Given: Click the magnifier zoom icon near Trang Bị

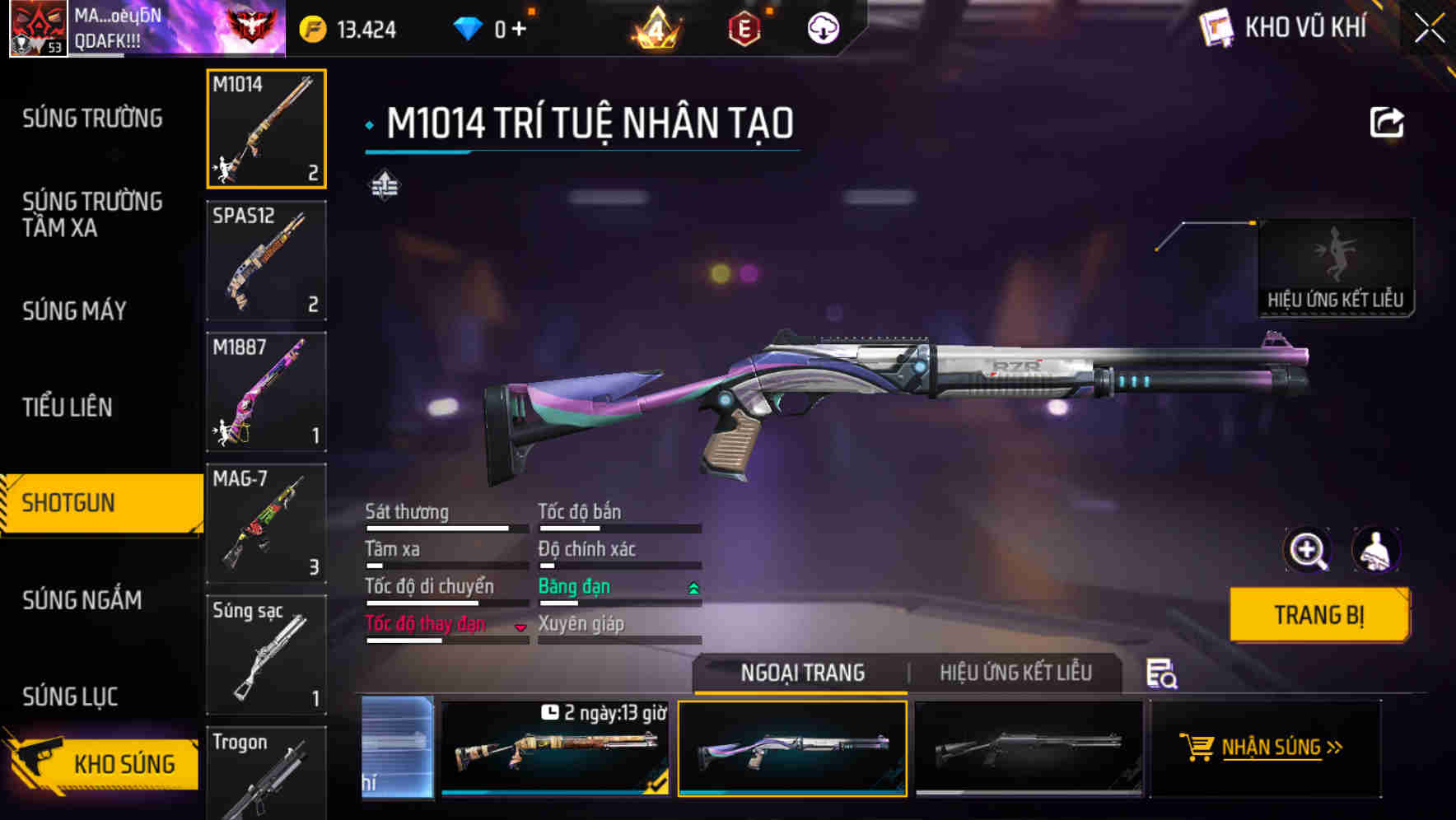Looking at the screenshot, I should 1308,550.
